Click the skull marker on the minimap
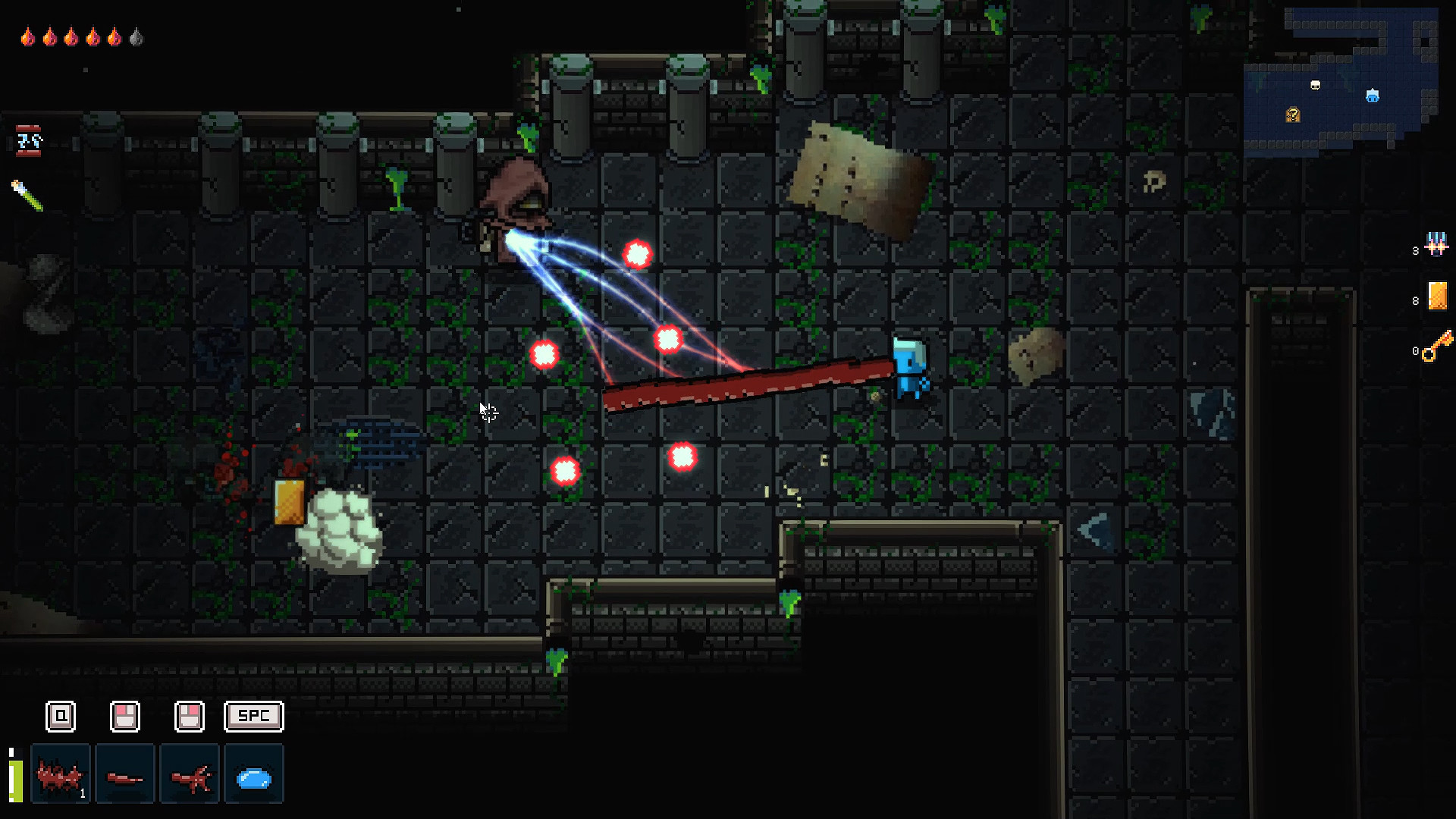1456x819 pixels. click(1316, 86)
